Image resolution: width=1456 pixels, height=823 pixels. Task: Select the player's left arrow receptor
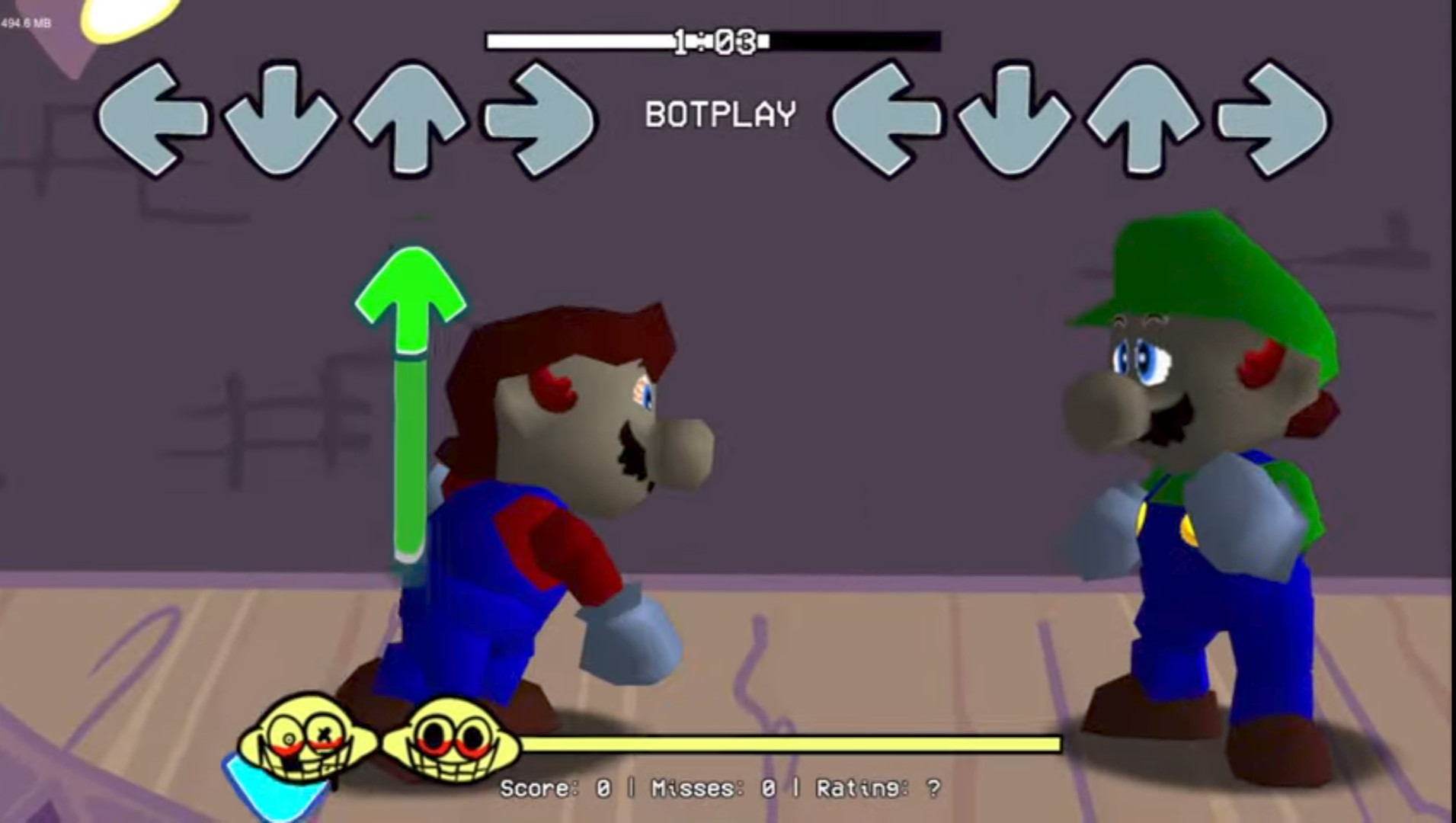pyautogui.click(x=888, y=118)
